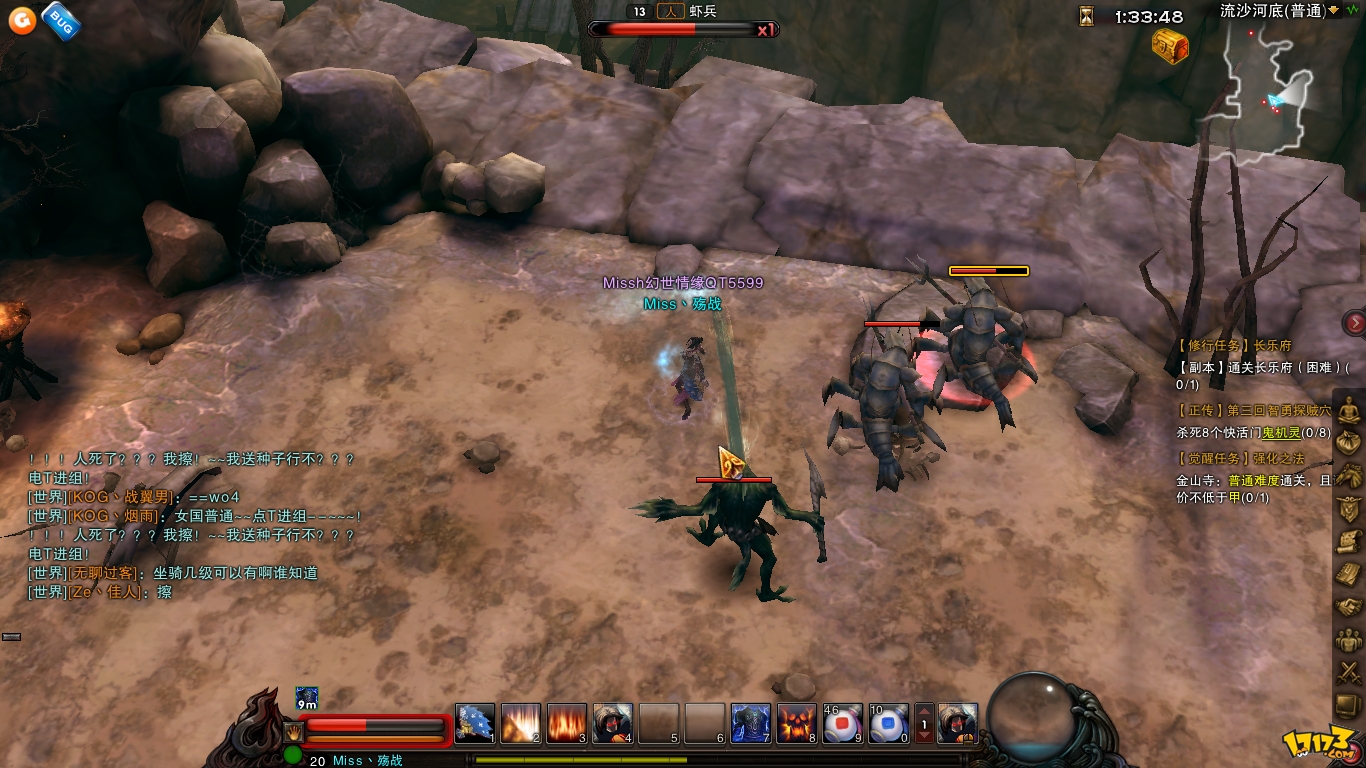This screenshot has width=1366, height=768.
Task: Open the meditating figure character menu
Action: click(1350, 410)
